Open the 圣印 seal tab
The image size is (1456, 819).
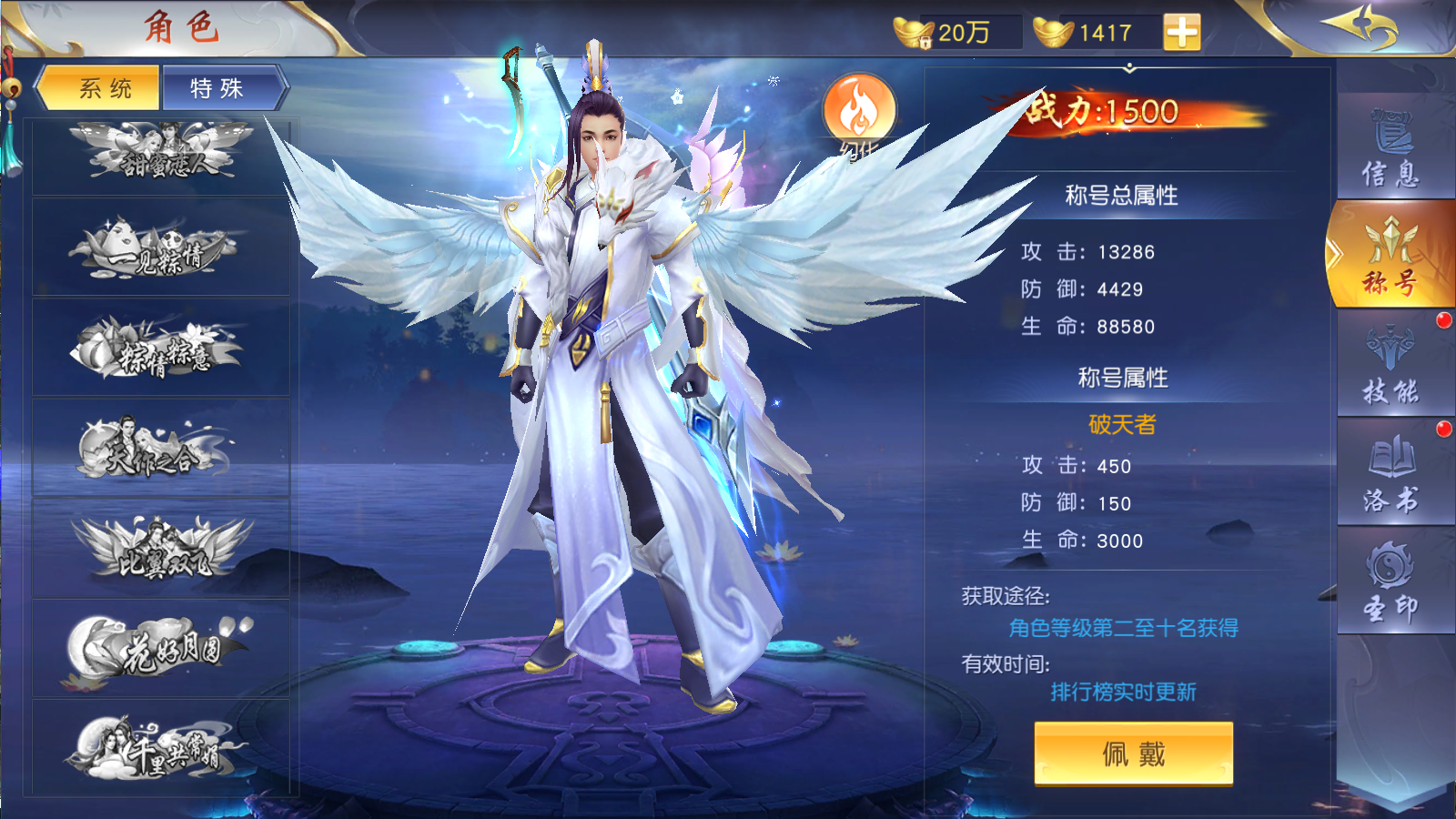pos(1390,581)
